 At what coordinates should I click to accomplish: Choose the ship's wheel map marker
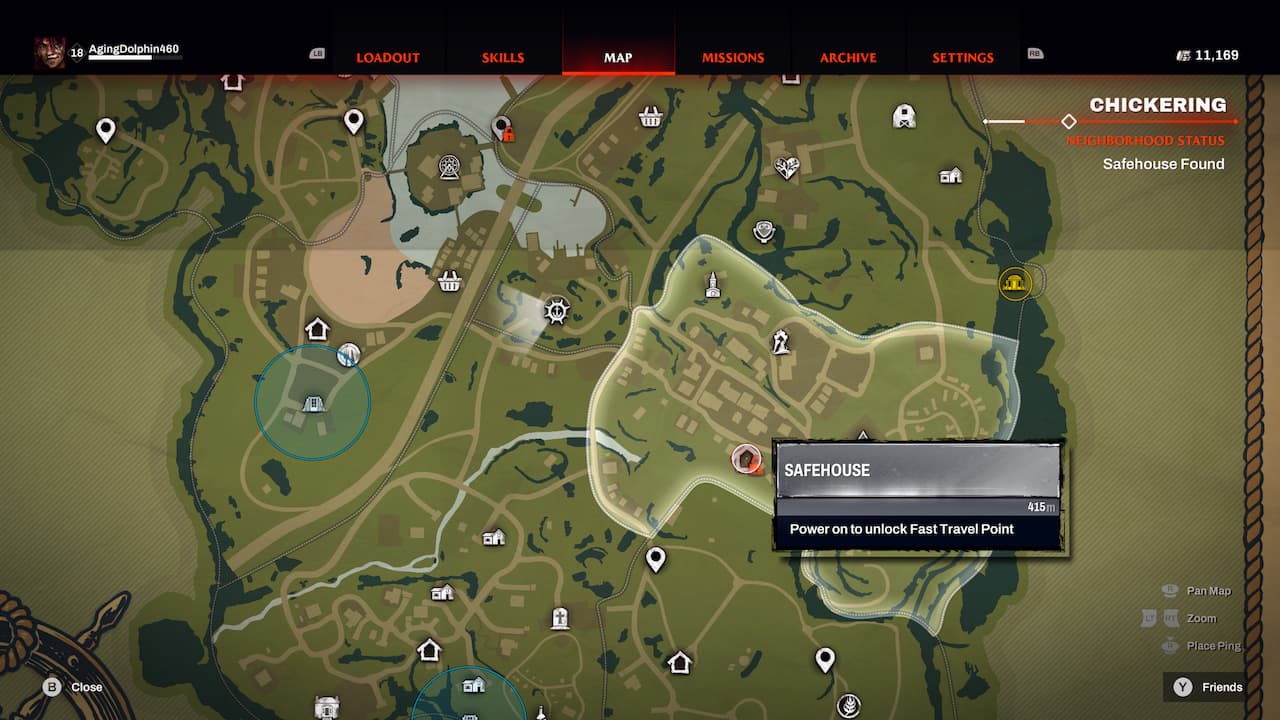coord(557,310)
